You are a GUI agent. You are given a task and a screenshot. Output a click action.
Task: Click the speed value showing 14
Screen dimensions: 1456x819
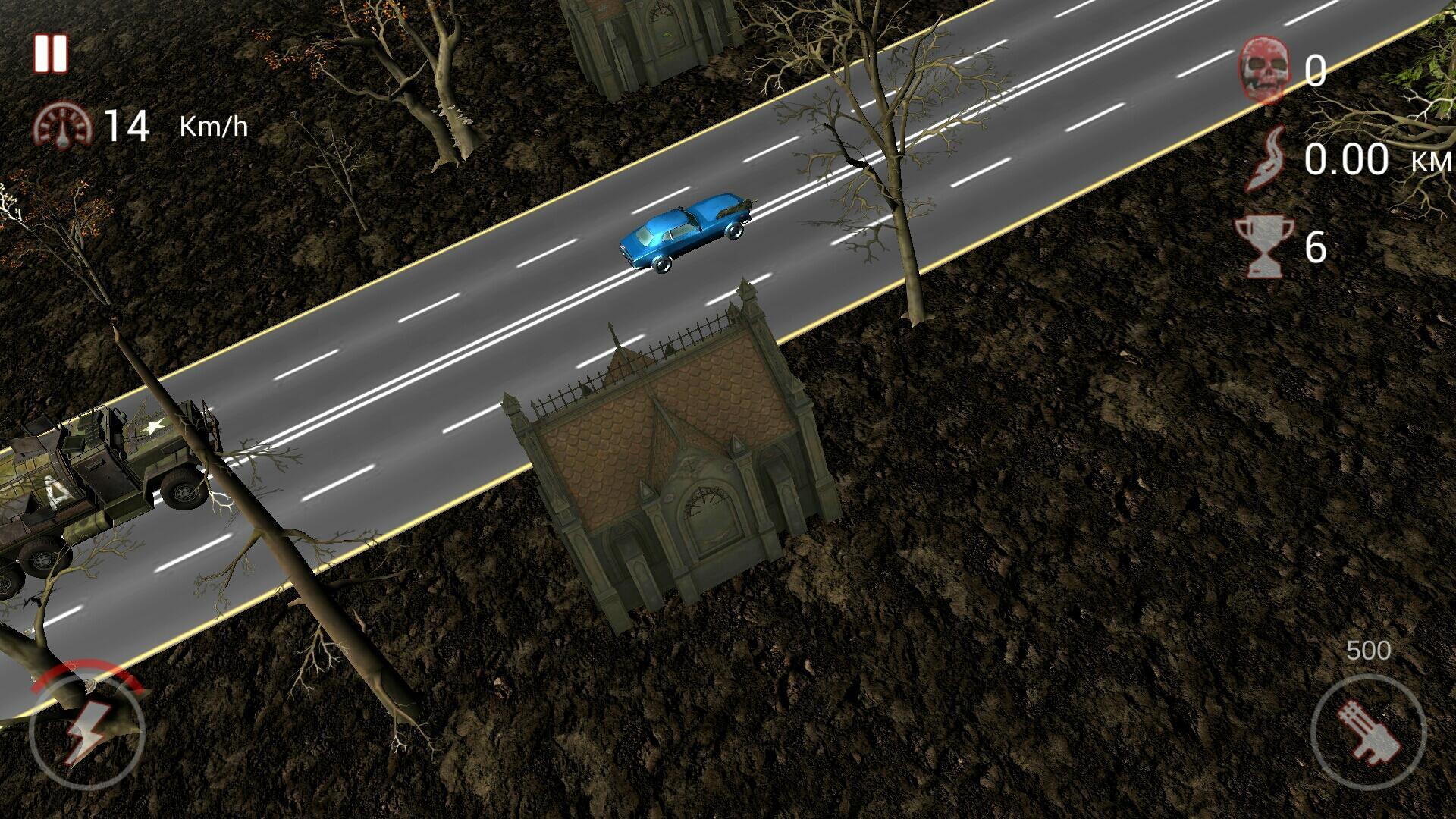(x=130, y=127)
